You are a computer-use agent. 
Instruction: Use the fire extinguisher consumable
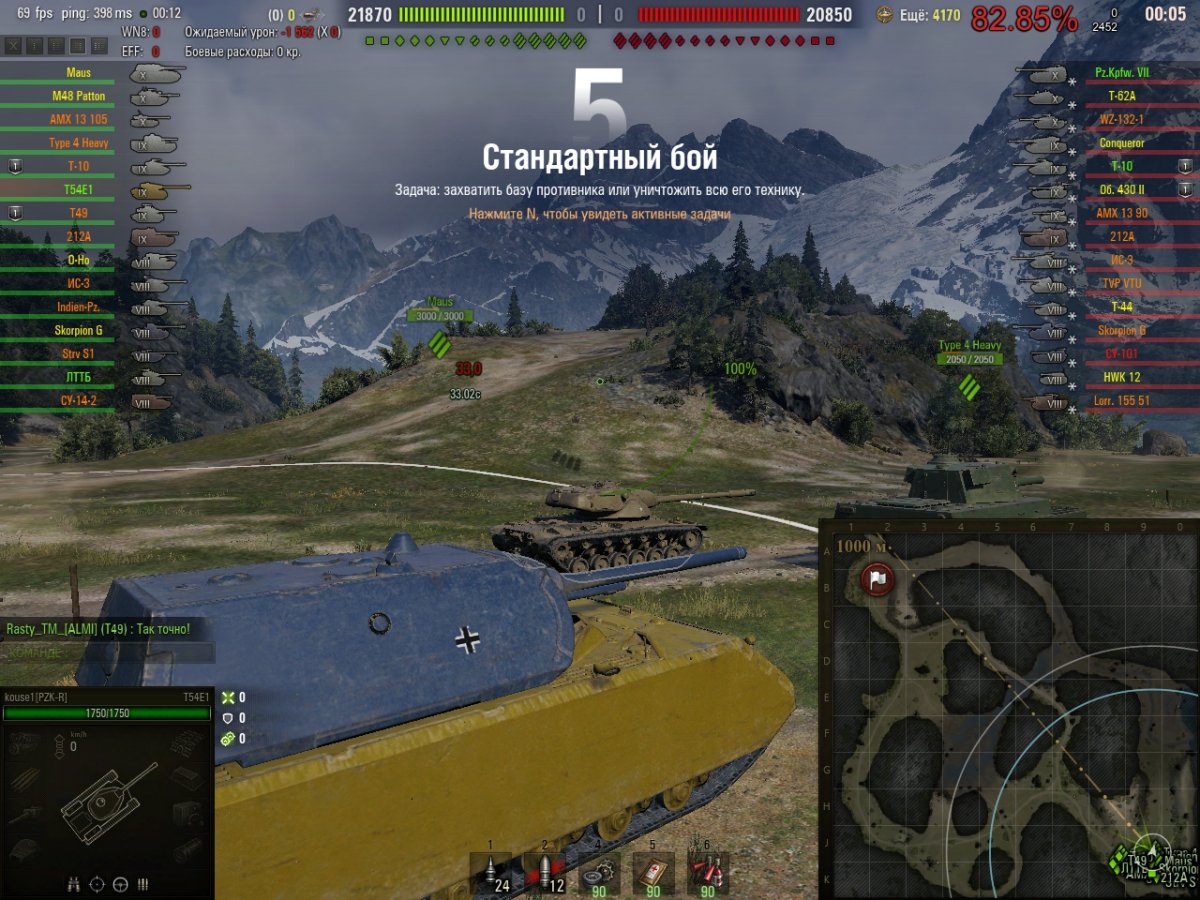click(x=707, y=873)
